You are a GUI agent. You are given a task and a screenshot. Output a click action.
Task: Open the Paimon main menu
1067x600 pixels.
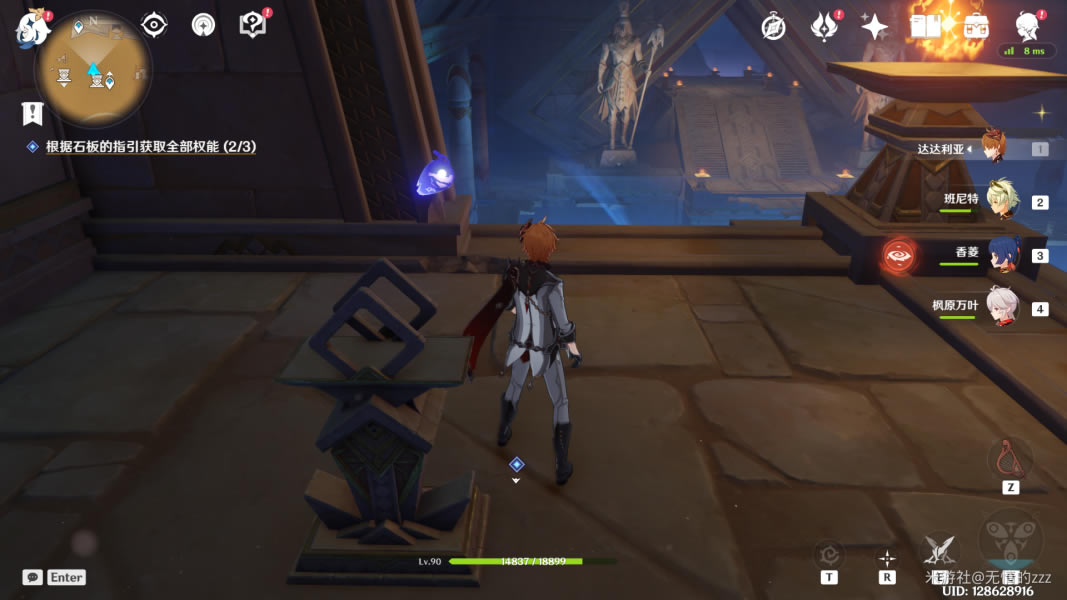coord(31,28)
